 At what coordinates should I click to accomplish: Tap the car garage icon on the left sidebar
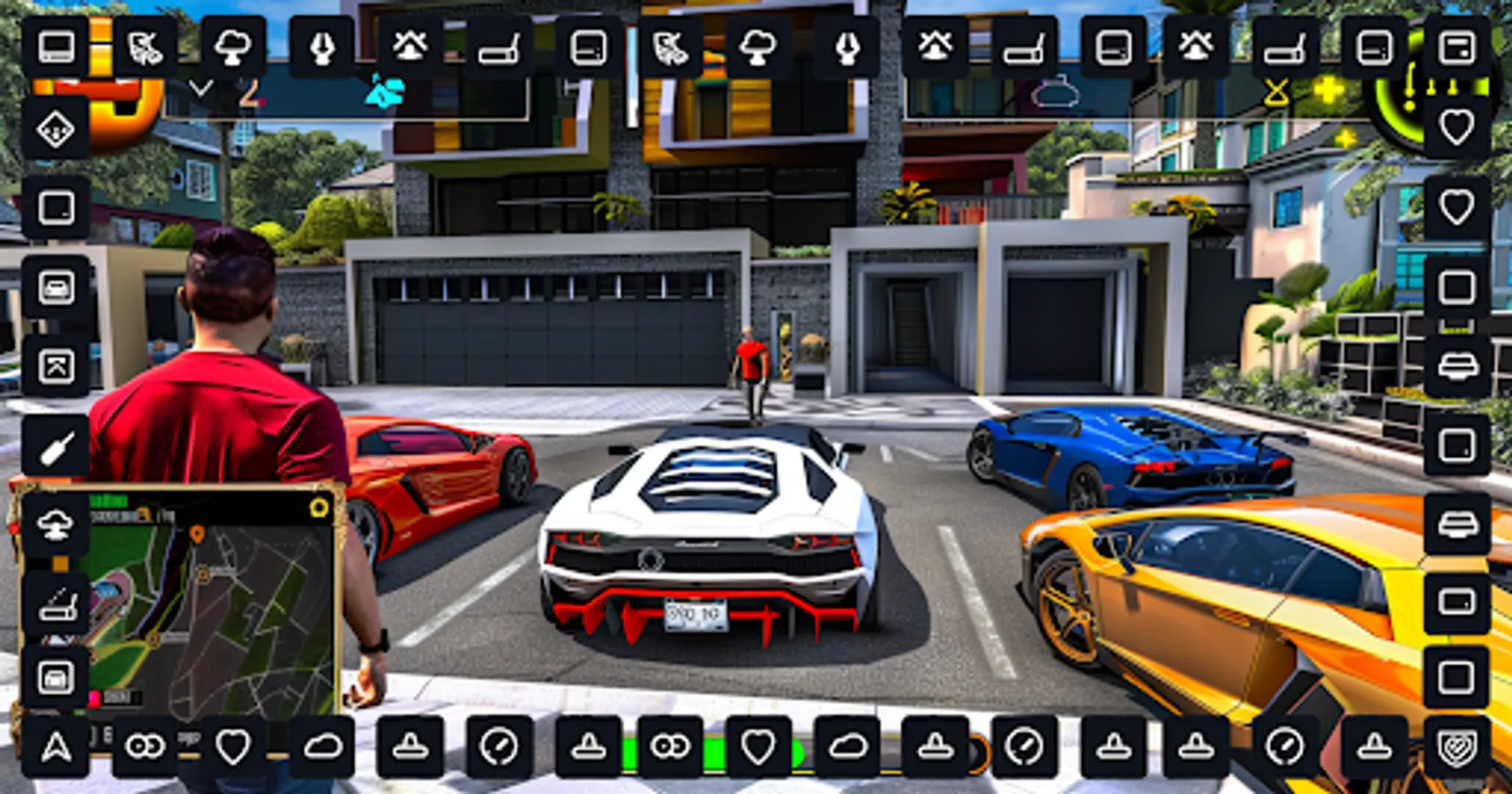(56, 286)
